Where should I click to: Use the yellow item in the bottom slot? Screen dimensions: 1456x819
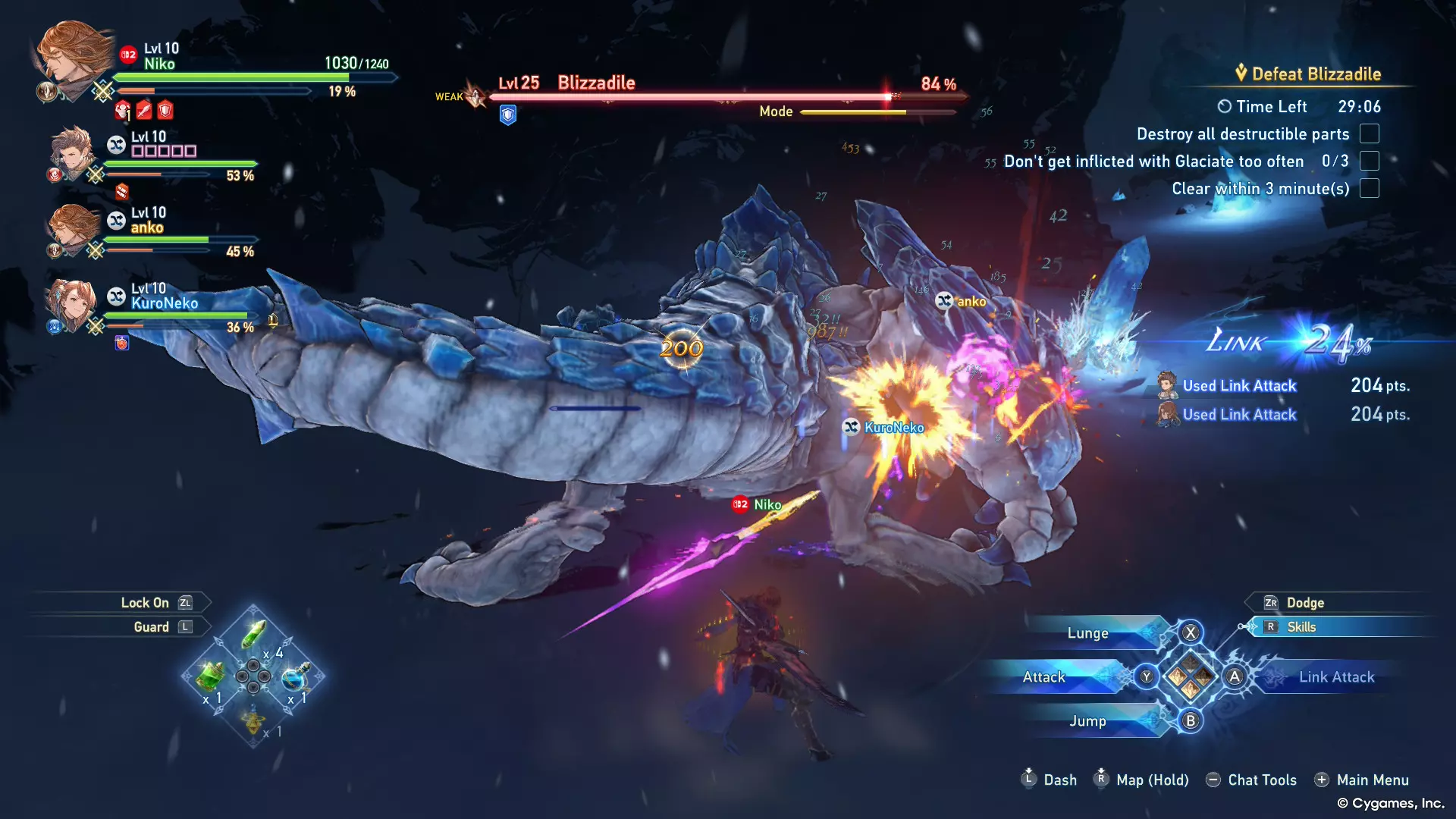tap(253, 719)
